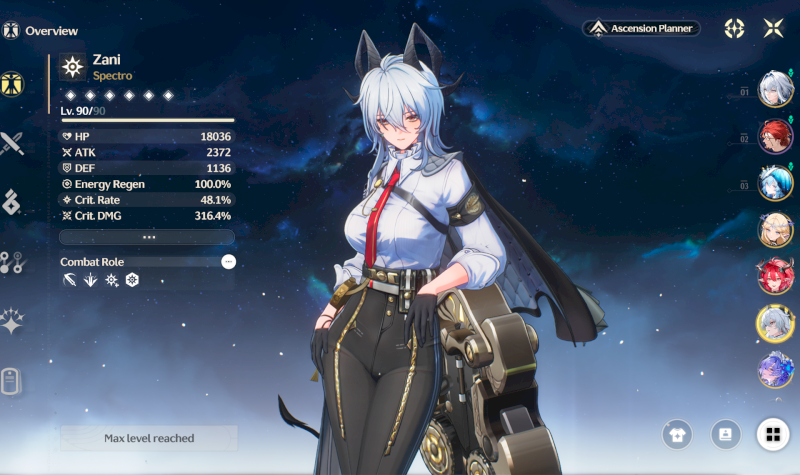Image resolution: width=800 pixels, height=475 pixels.
Task: Close the character screen with the X
Action: point(772,28)
